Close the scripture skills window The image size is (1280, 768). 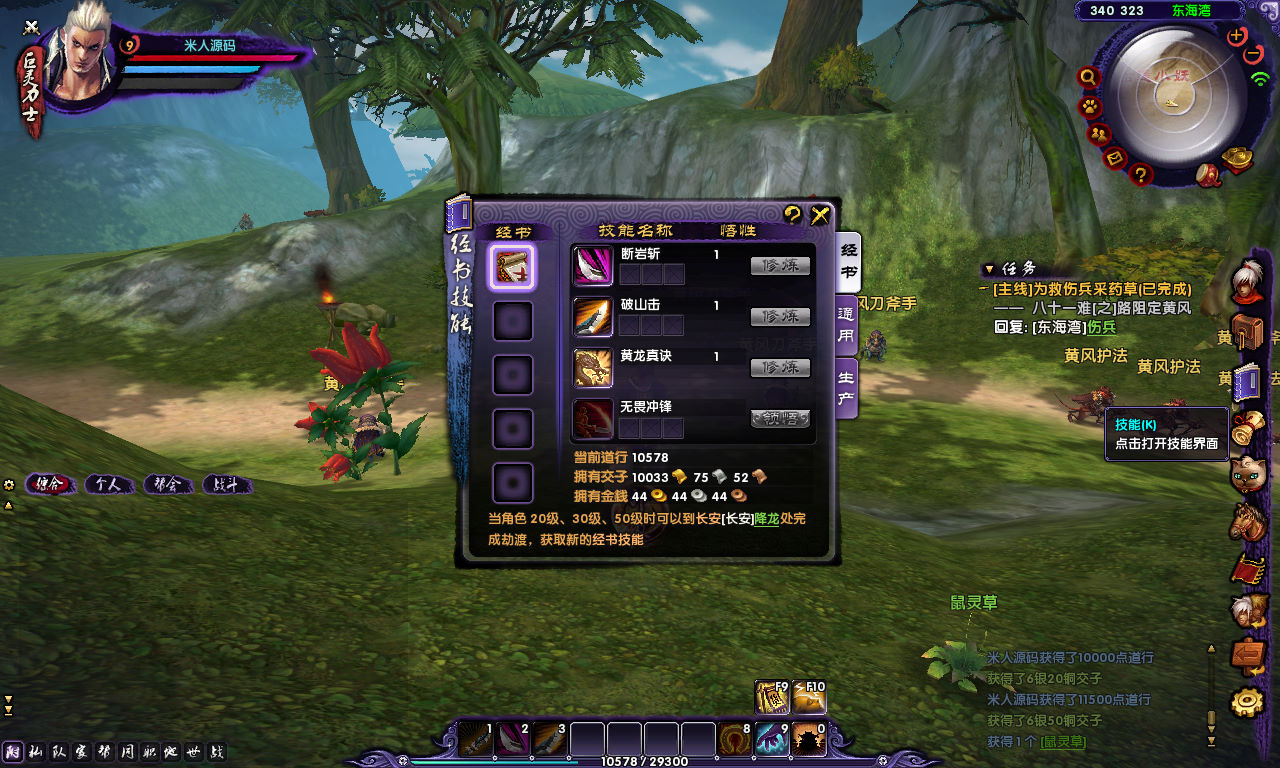(x=820, y=214)
